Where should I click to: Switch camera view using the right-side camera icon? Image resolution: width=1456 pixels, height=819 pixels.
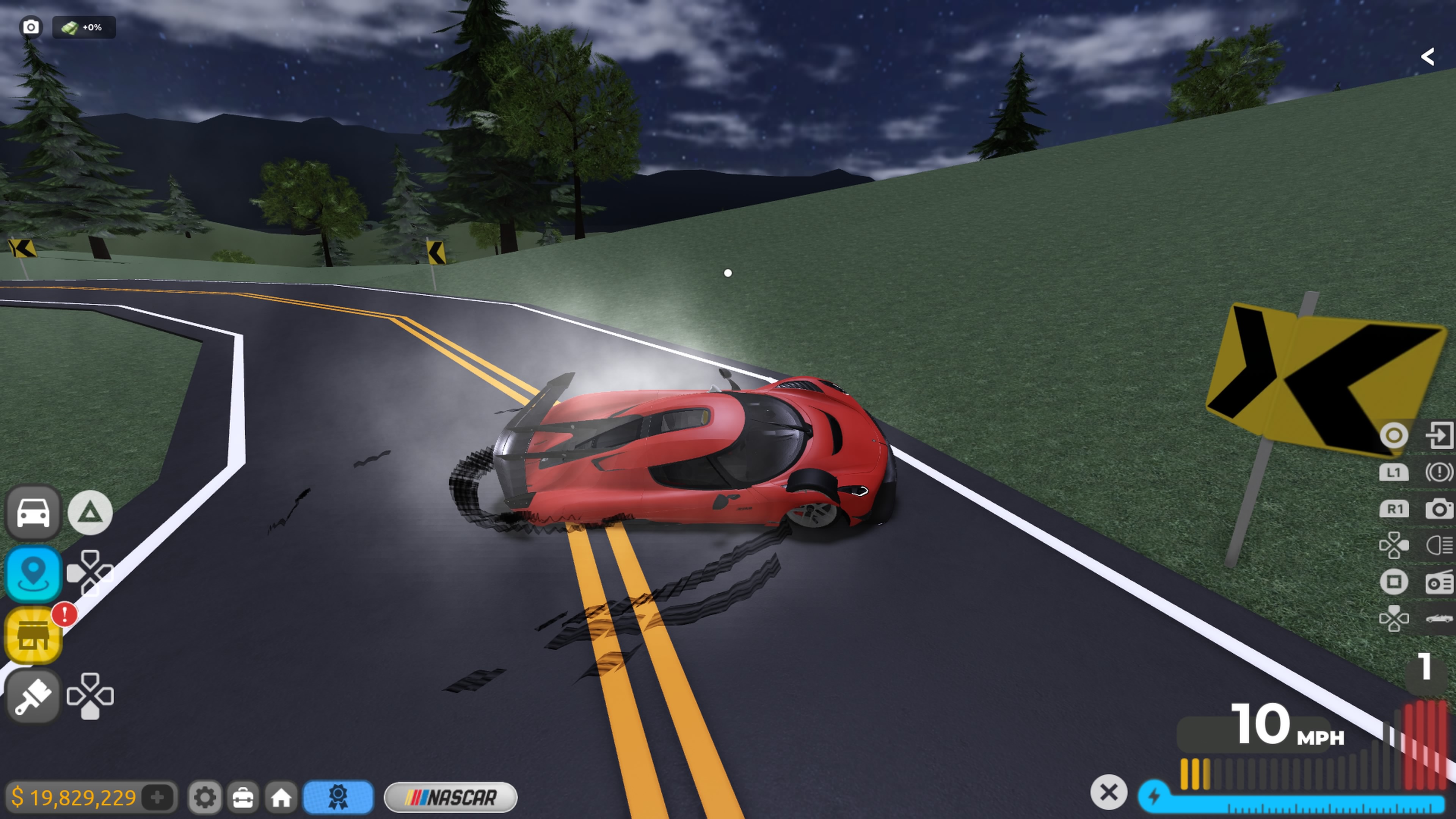coord(1439,509)
